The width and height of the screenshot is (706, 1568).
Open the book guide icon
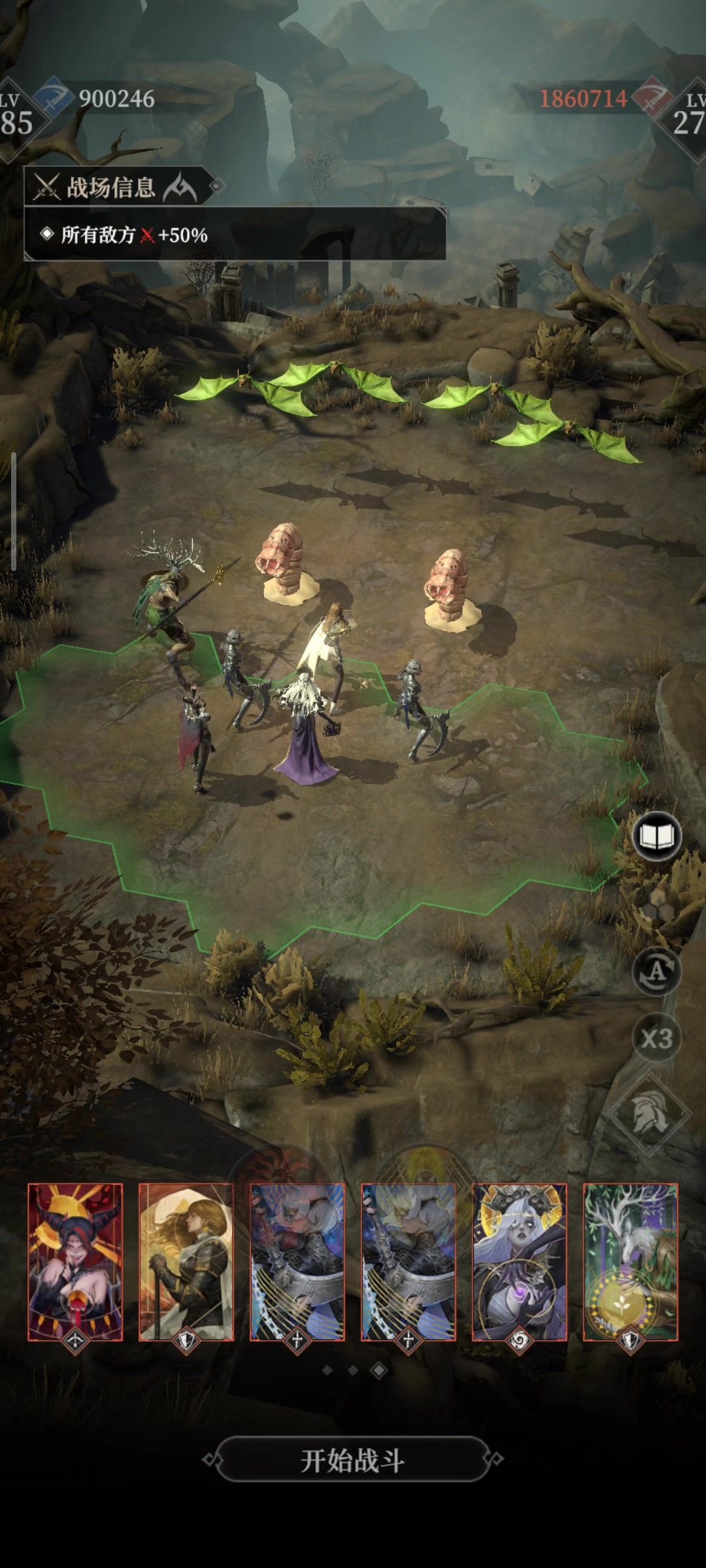tap(656, 837)
